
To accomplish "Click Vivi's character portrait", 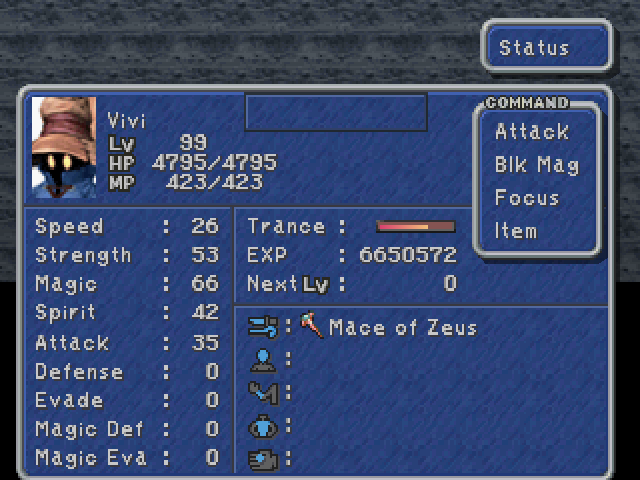I will pos(64,147).
